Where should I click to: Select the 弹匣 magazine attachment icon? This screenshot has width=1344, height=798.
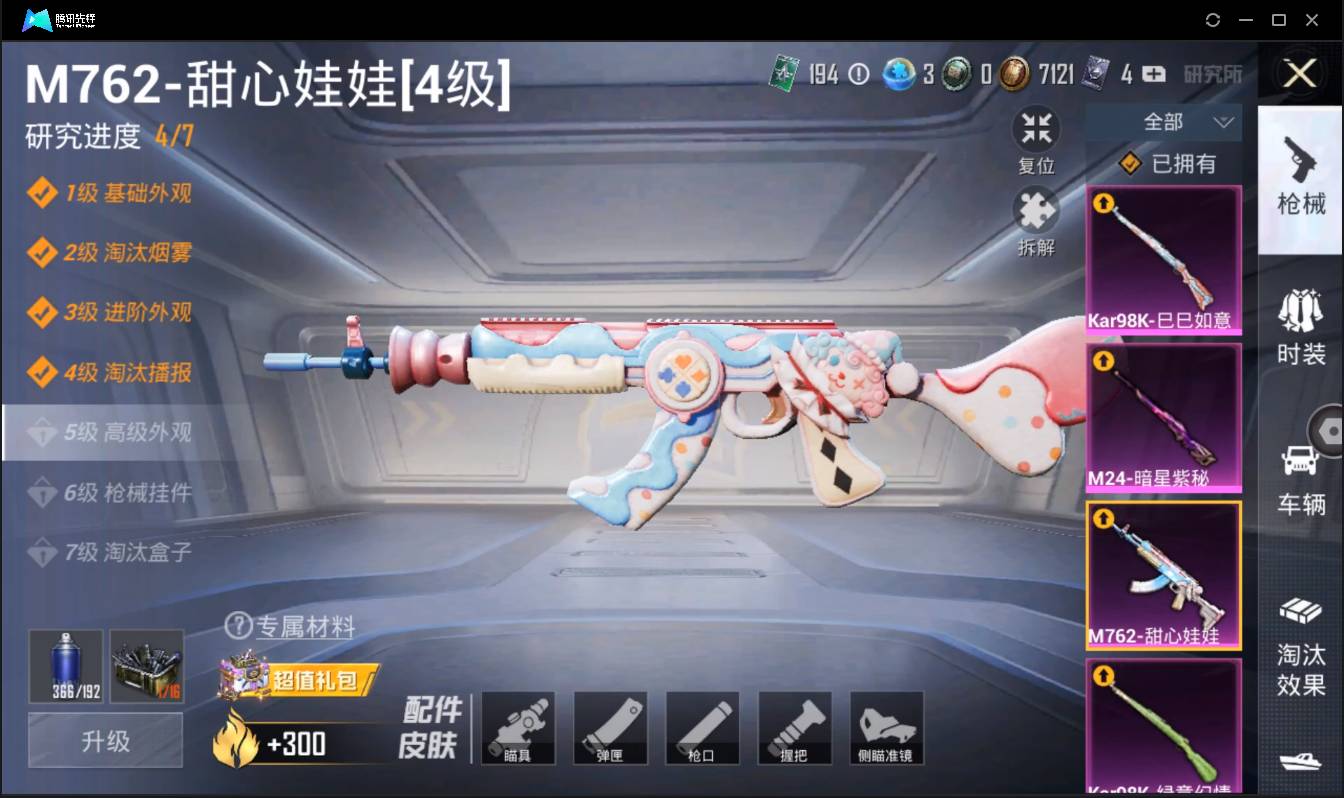pyautogui.click(x=610, y=728)
